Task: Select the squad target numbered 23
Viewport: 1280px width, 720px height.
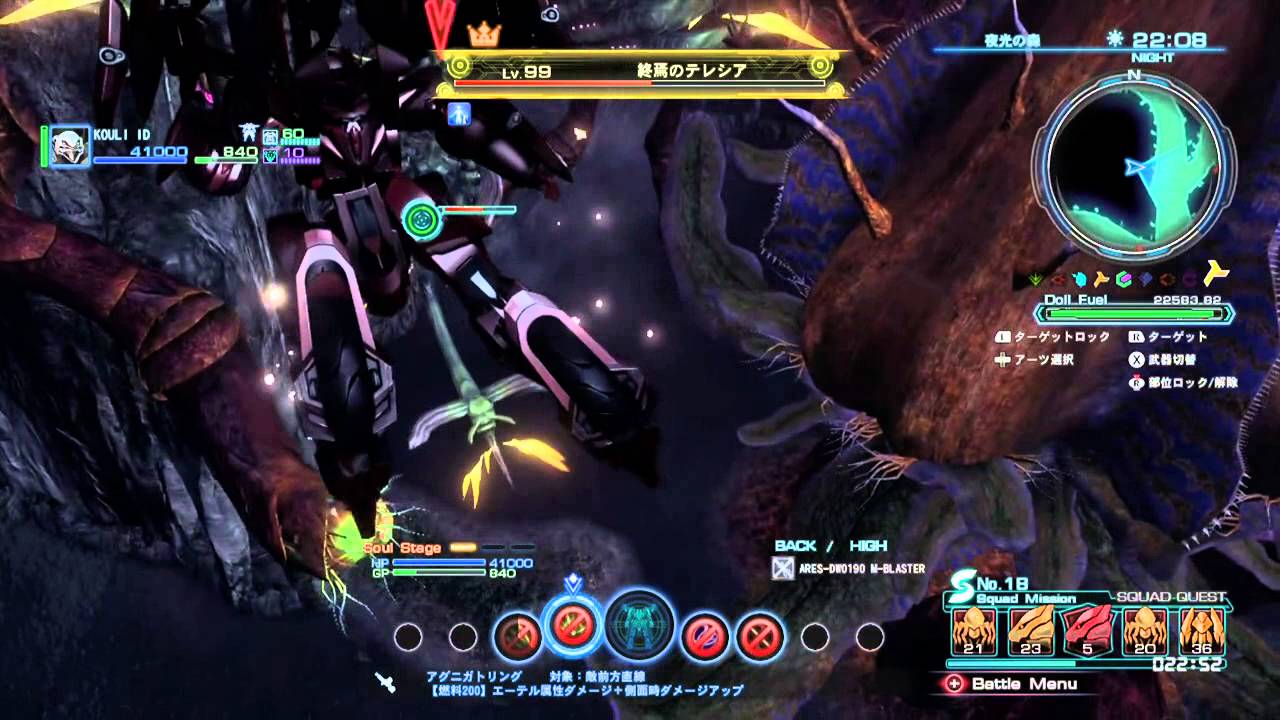Action: [x=1029, y=630]
